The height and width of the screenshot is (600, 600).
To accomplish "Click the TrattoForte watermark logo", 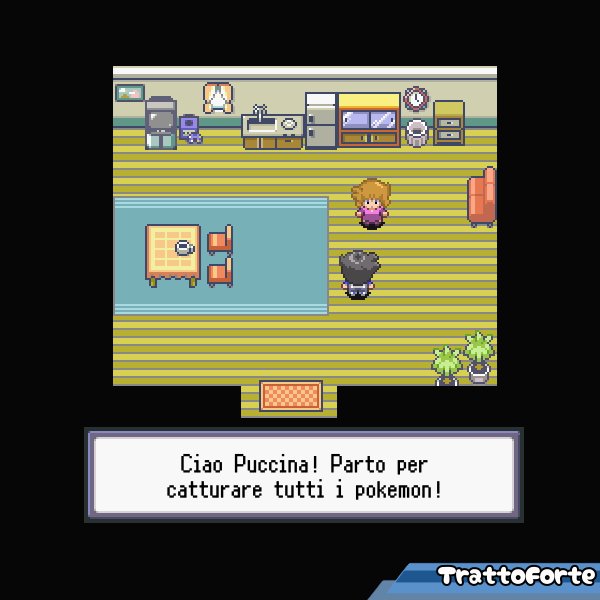I will click(515, 577).
